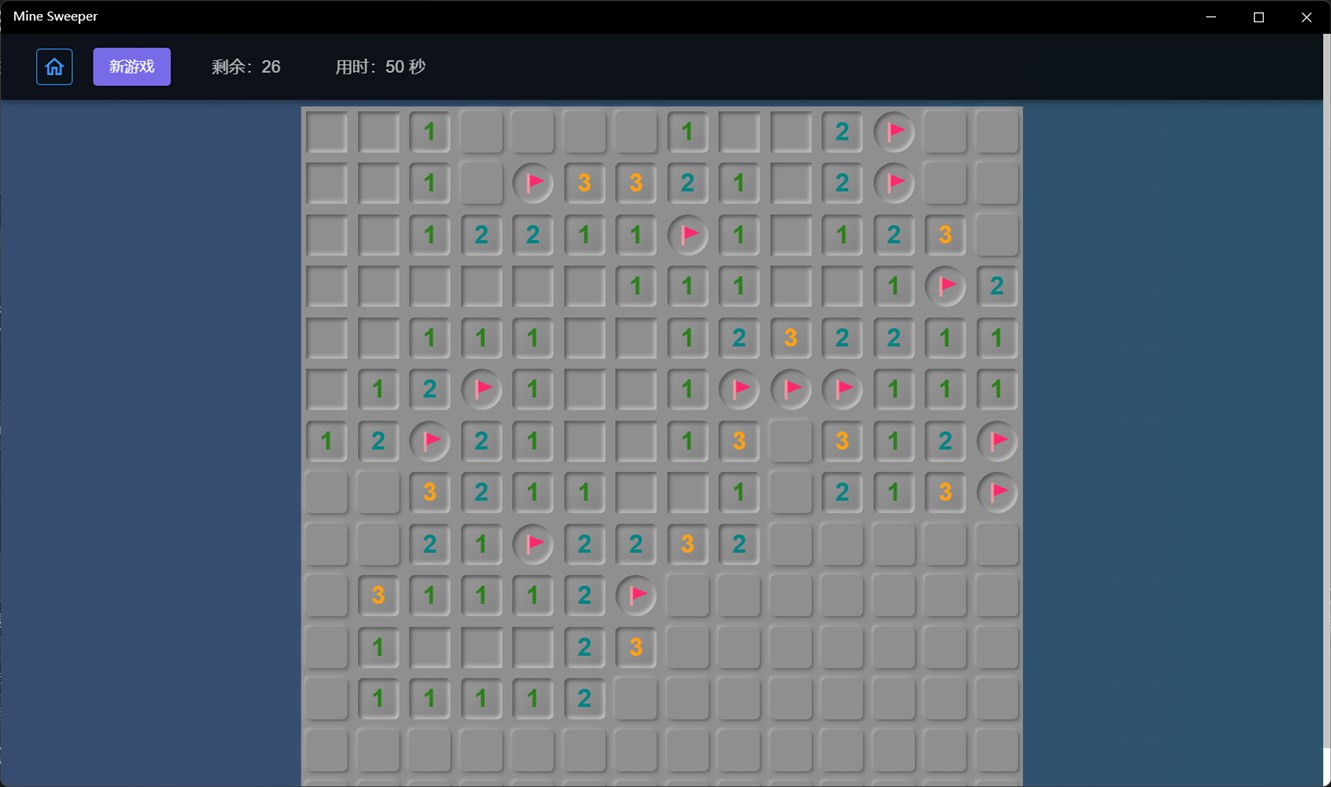
Task: Click the home icon in the toolbar
Action: coord(54,66)
